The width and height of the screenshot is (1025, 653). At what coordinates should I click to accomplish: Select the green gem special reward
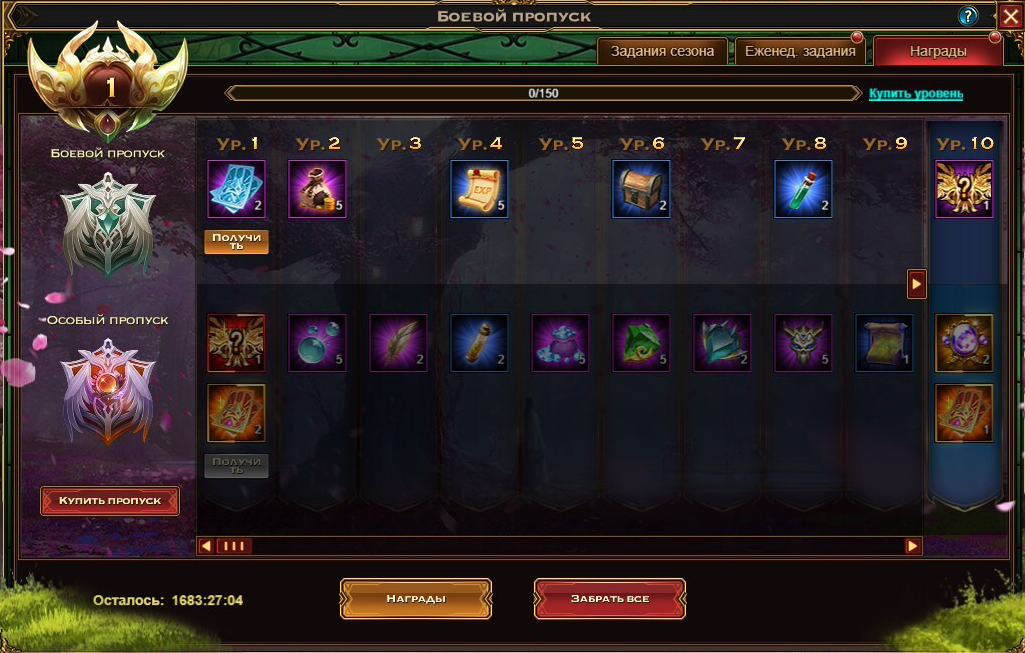(641, 343)
